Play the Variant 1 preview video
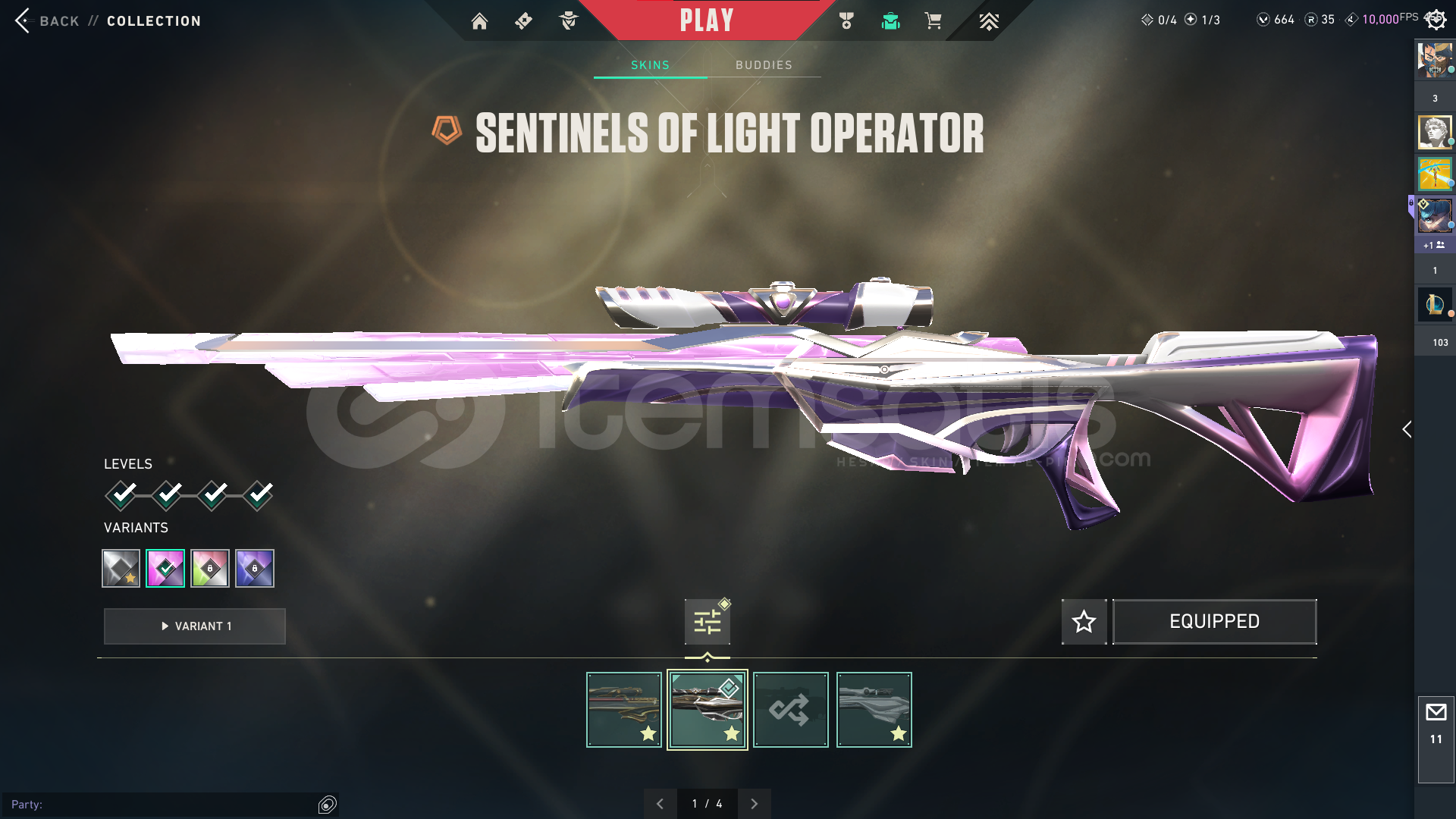Viewport: 1456px width, 819px height. (195, 626)
